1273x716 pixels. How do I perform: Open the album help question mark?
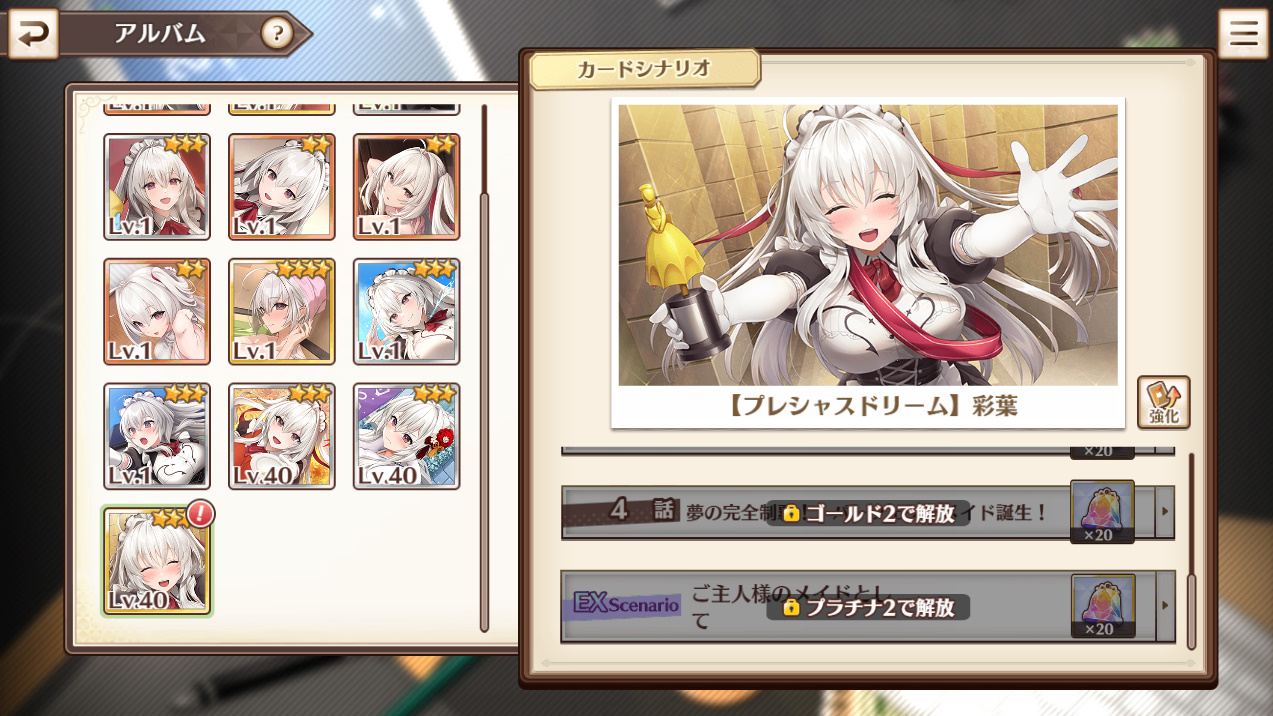pyautogui.click(x=277, y=35)
